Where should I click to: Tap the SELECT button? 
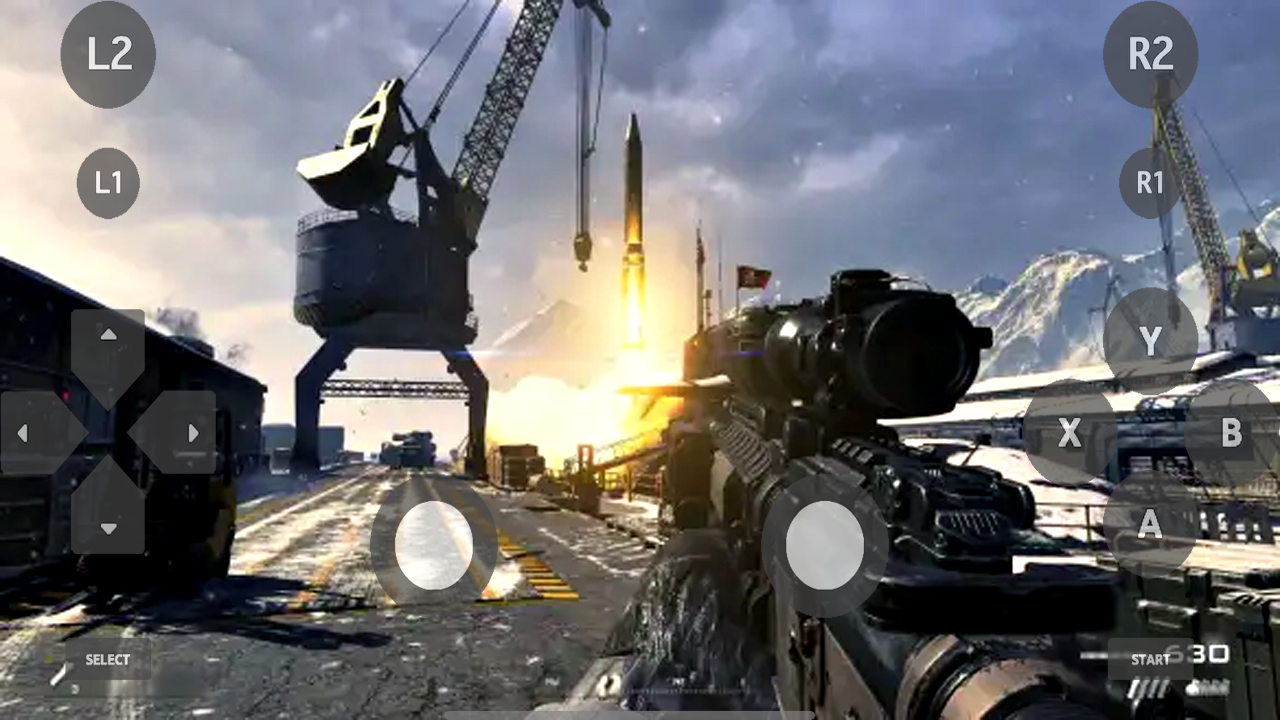(105, 660)
